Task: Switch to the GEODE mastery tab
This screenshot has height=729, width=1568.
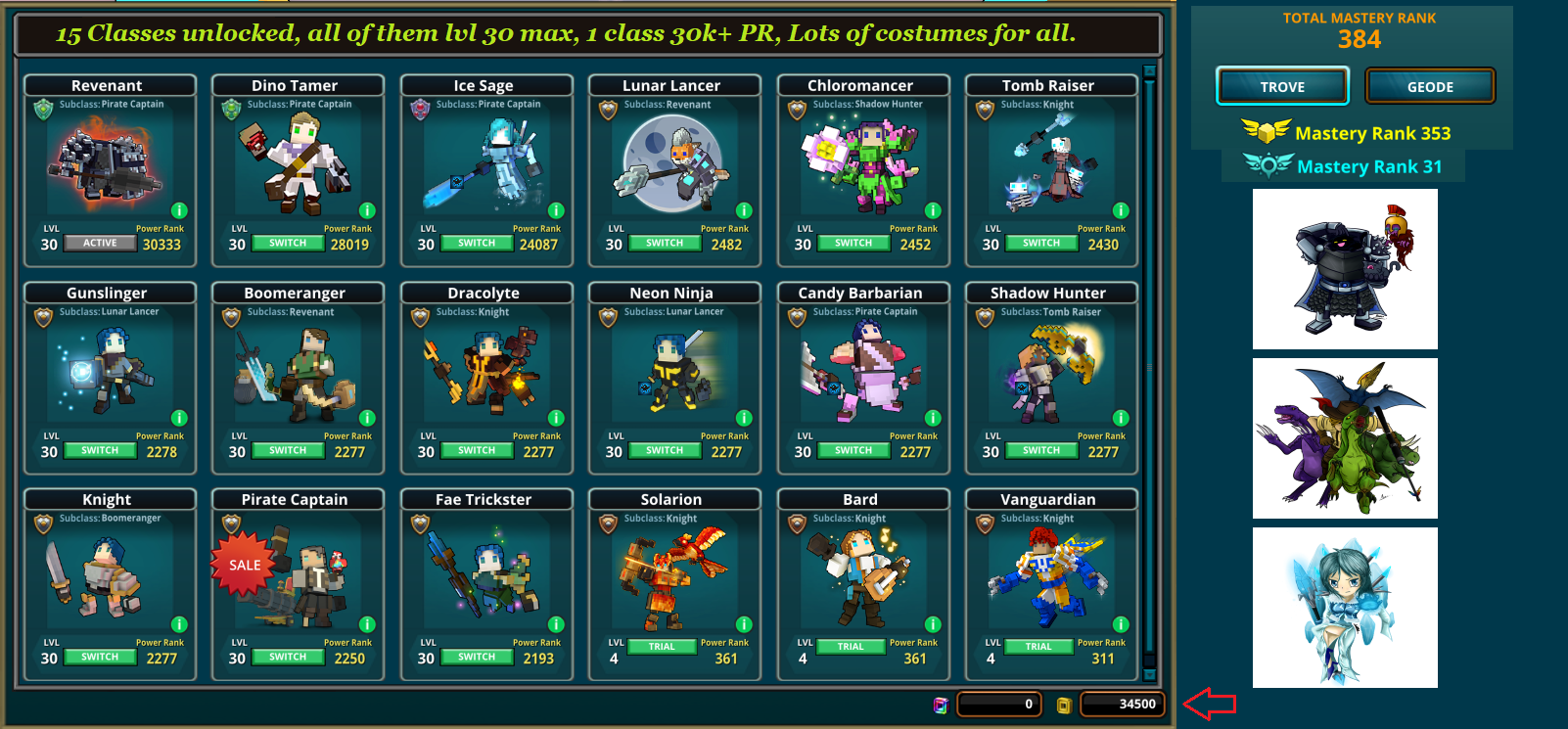Action: click(x=1430, y=86)
